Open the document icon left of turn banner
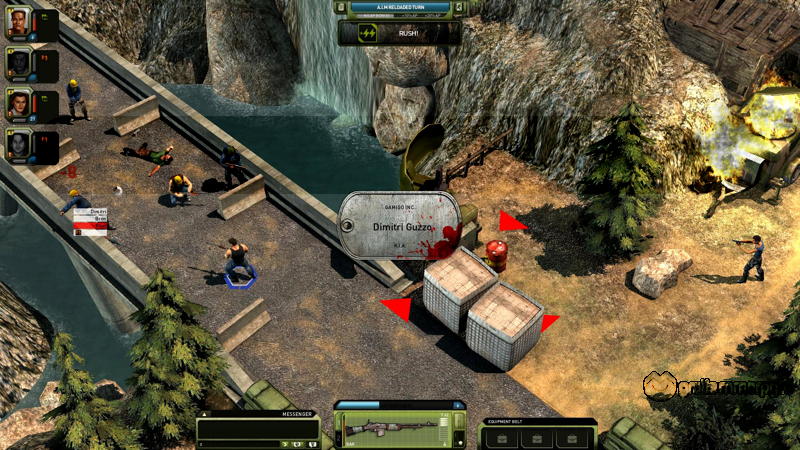Viewport: 800px width, 450px height. coord(343,7)
